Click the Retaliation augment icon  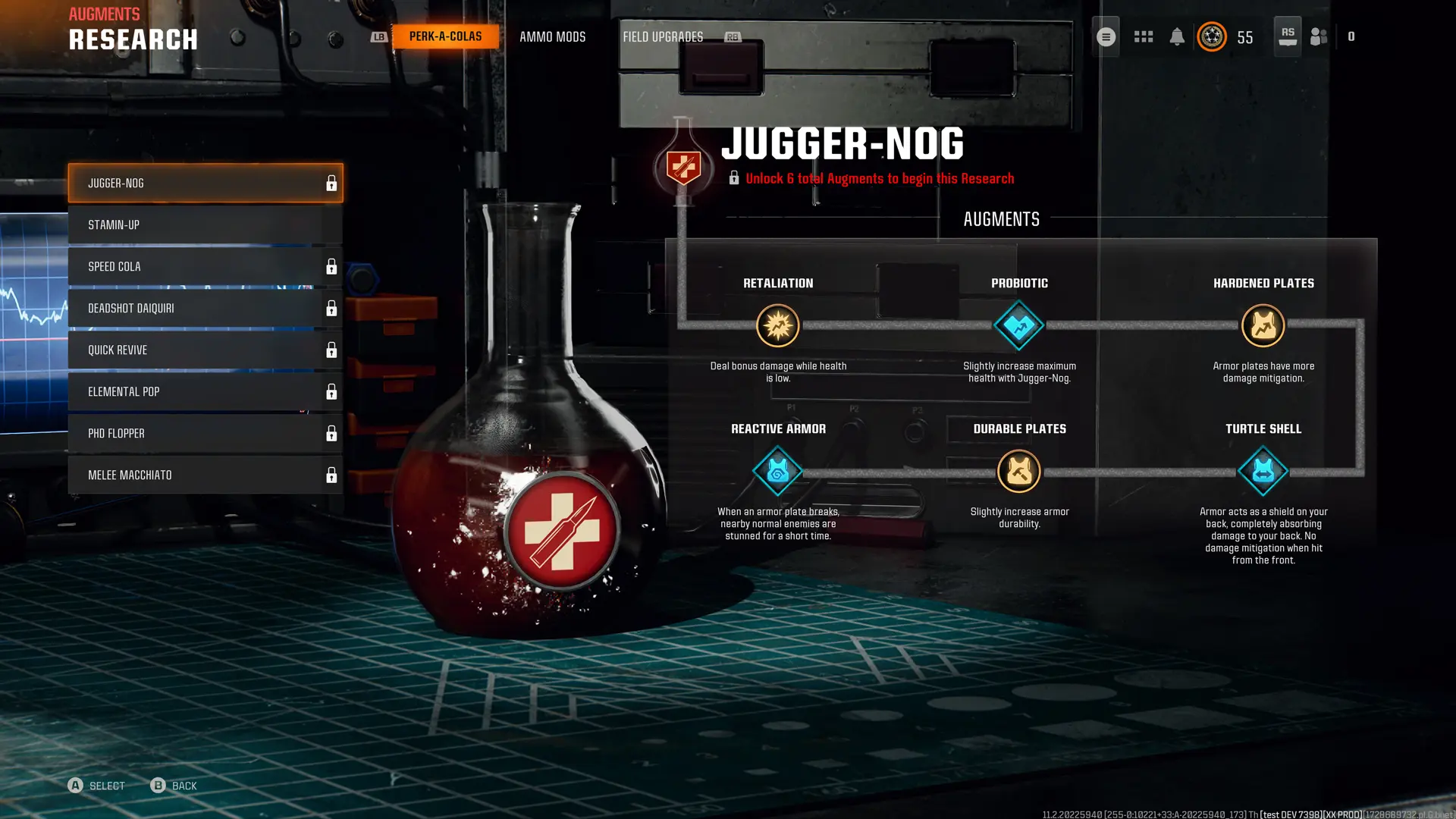[777, 326]
